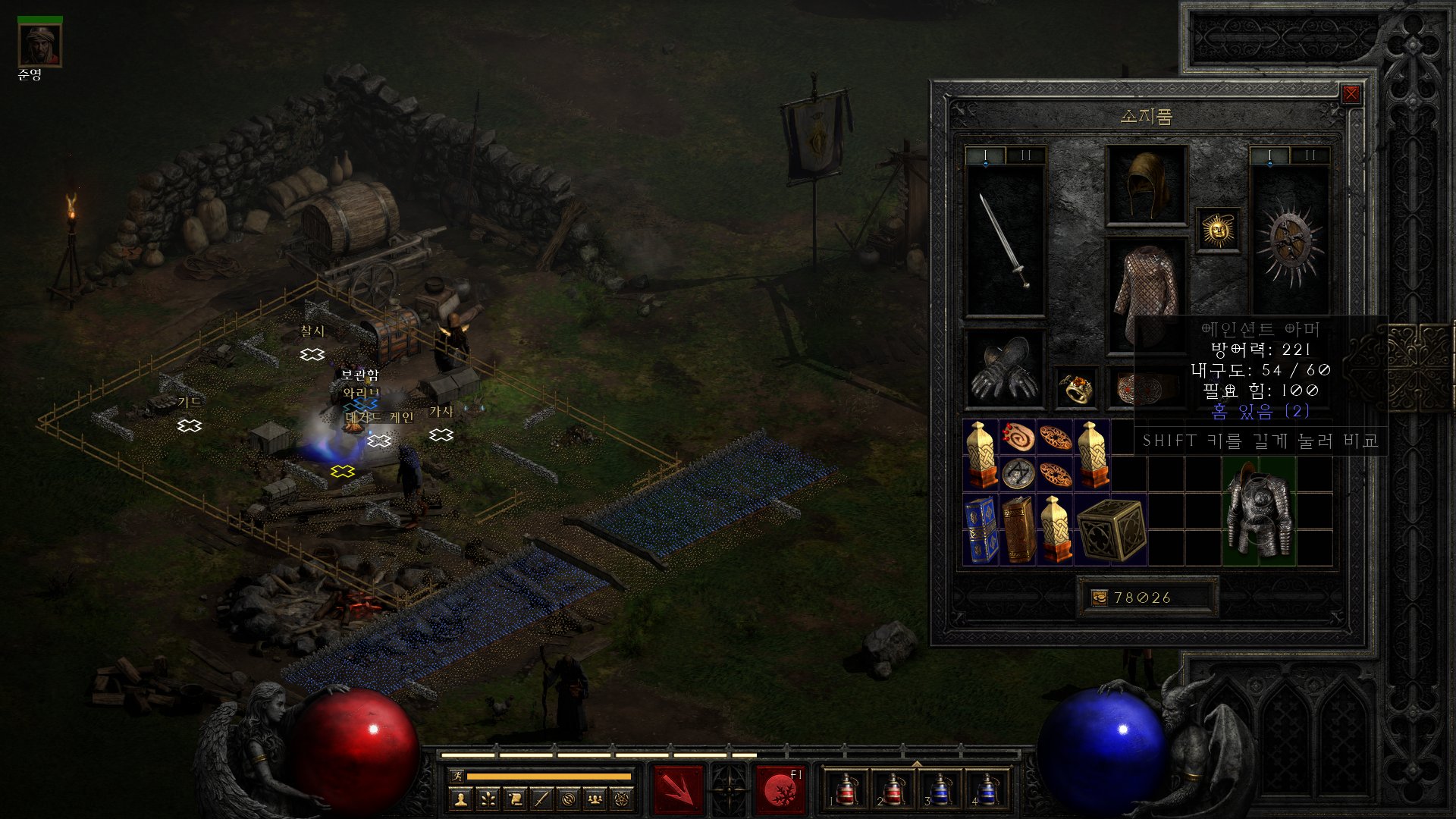This screenshot has width=1456, height=819.
Task: Pick up the Horadric Cube
Action: 1111,530
